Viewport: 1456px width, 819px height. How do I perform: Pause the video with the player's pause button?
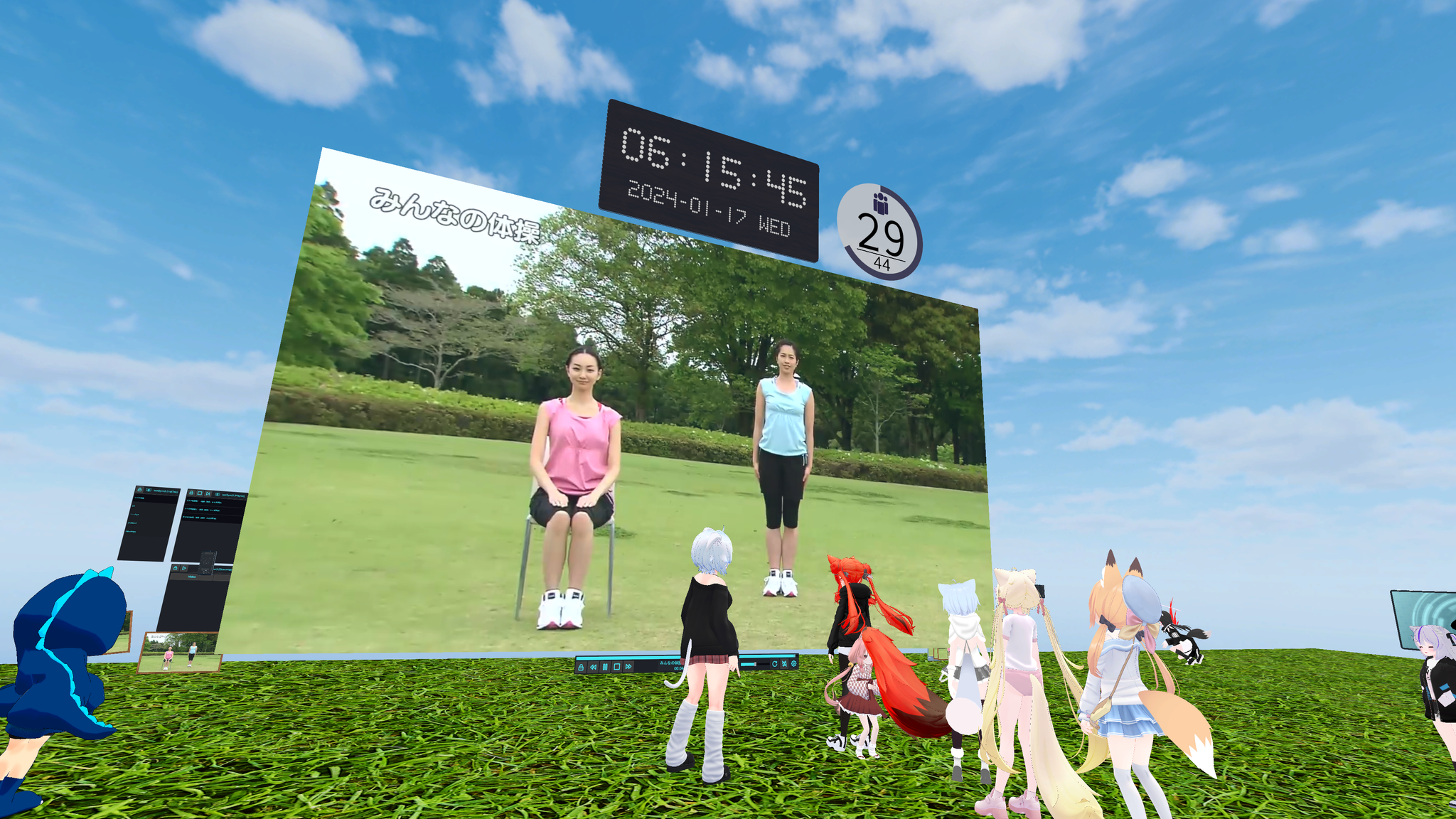point(605,667)
